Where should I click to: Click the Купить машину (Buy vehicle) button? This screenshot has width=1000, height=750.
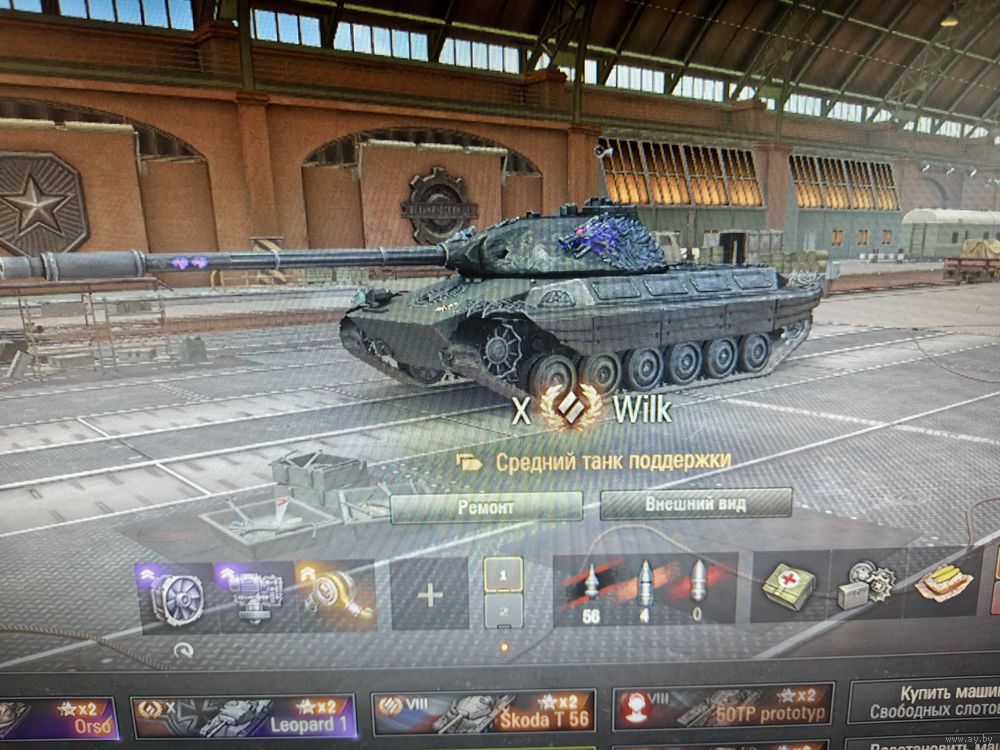tap(923, 700)
